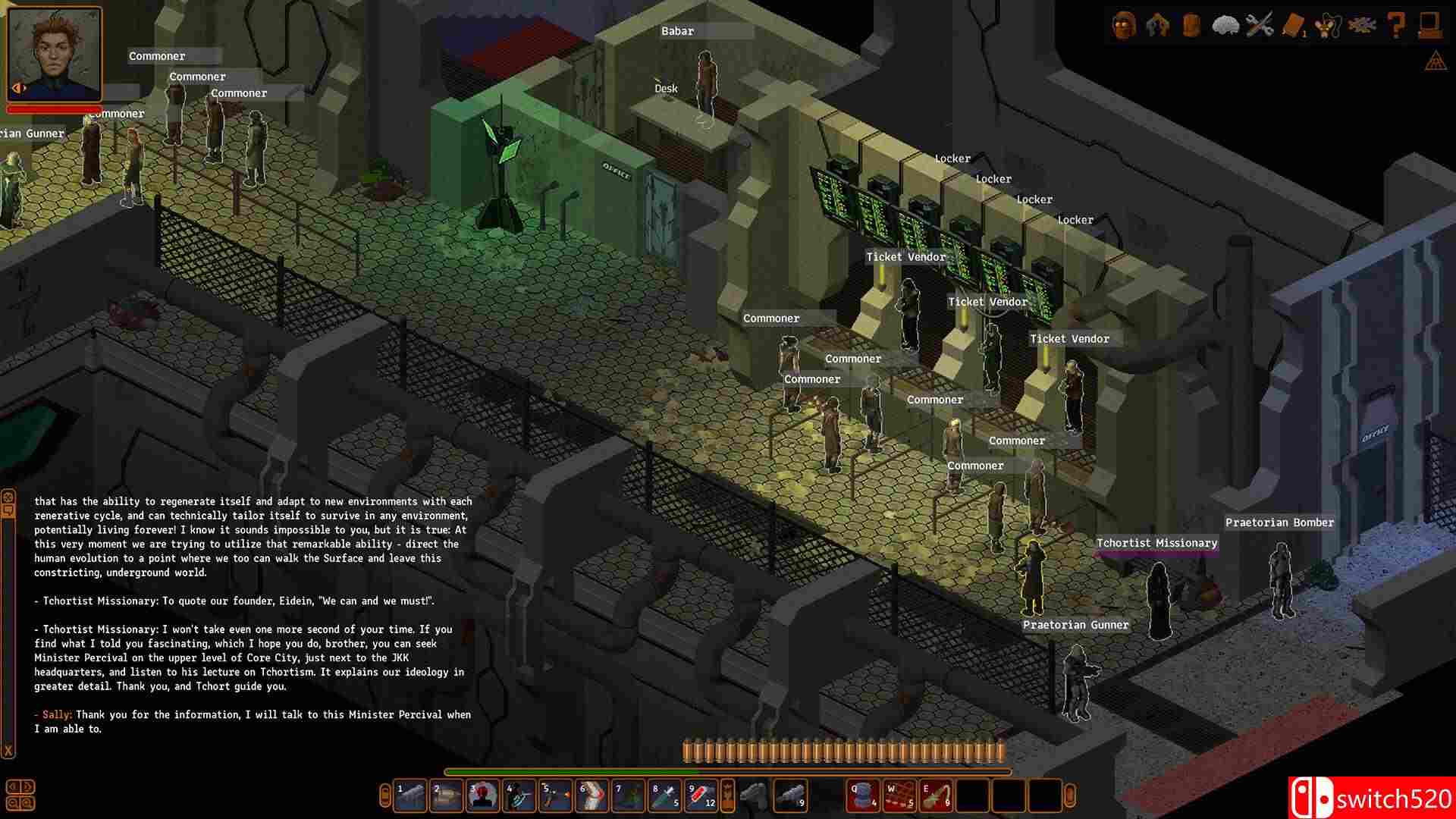Click the right hotbar page switcher

[x=1069, y=798]
